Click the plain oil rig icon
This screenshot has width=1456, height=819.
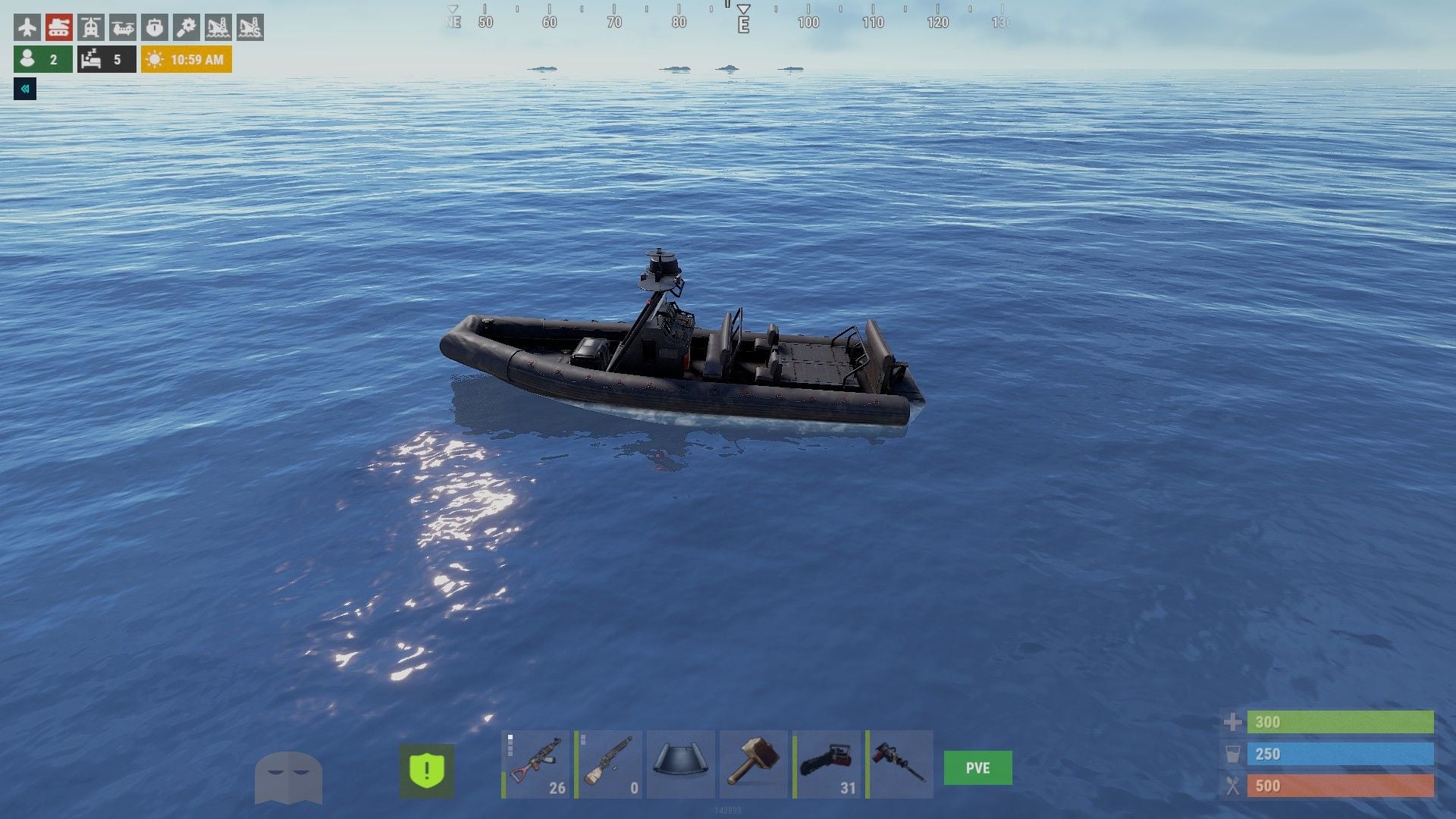(x=218, y=27)
